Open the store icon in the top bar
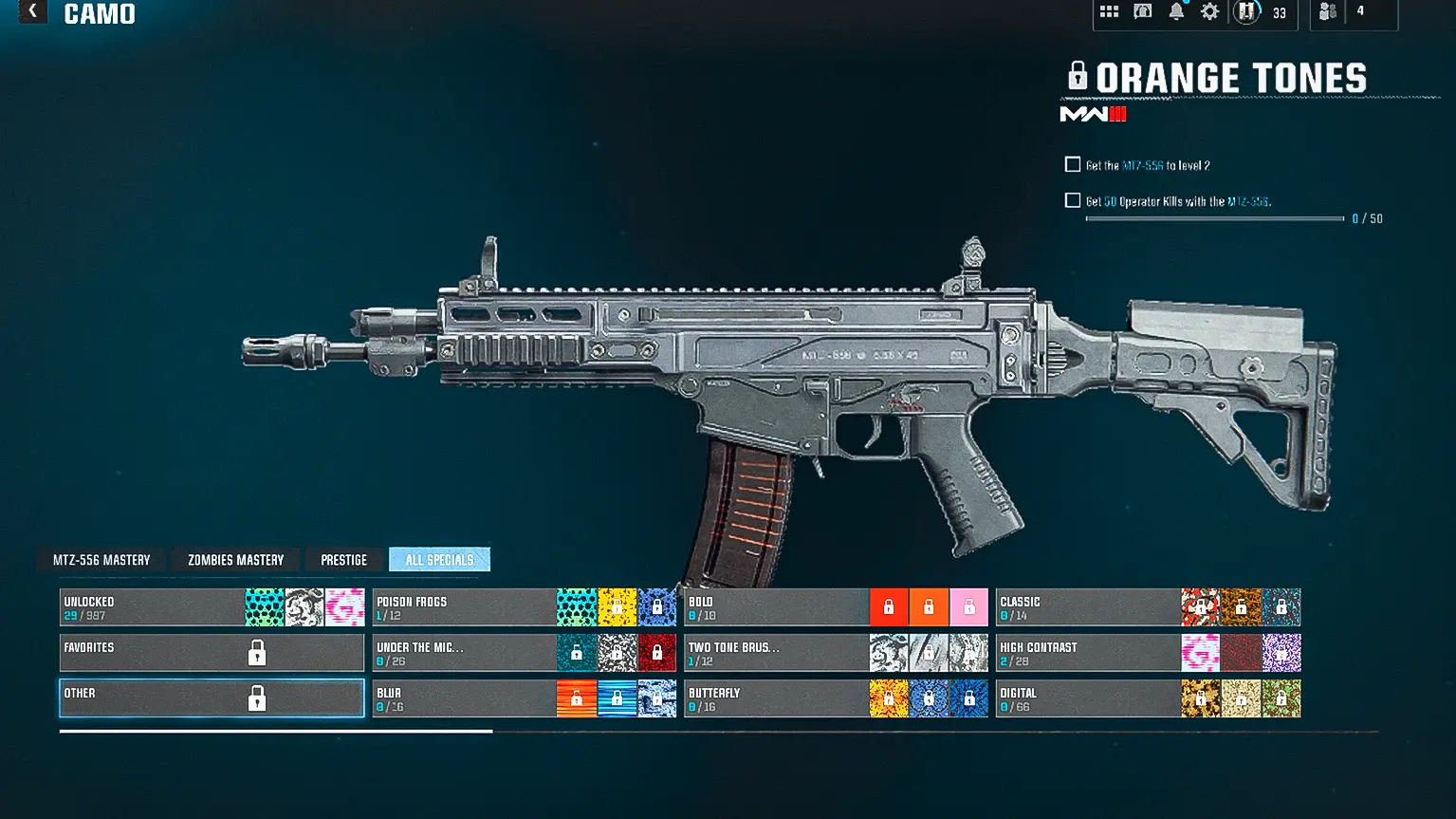 pos(1143,12)
